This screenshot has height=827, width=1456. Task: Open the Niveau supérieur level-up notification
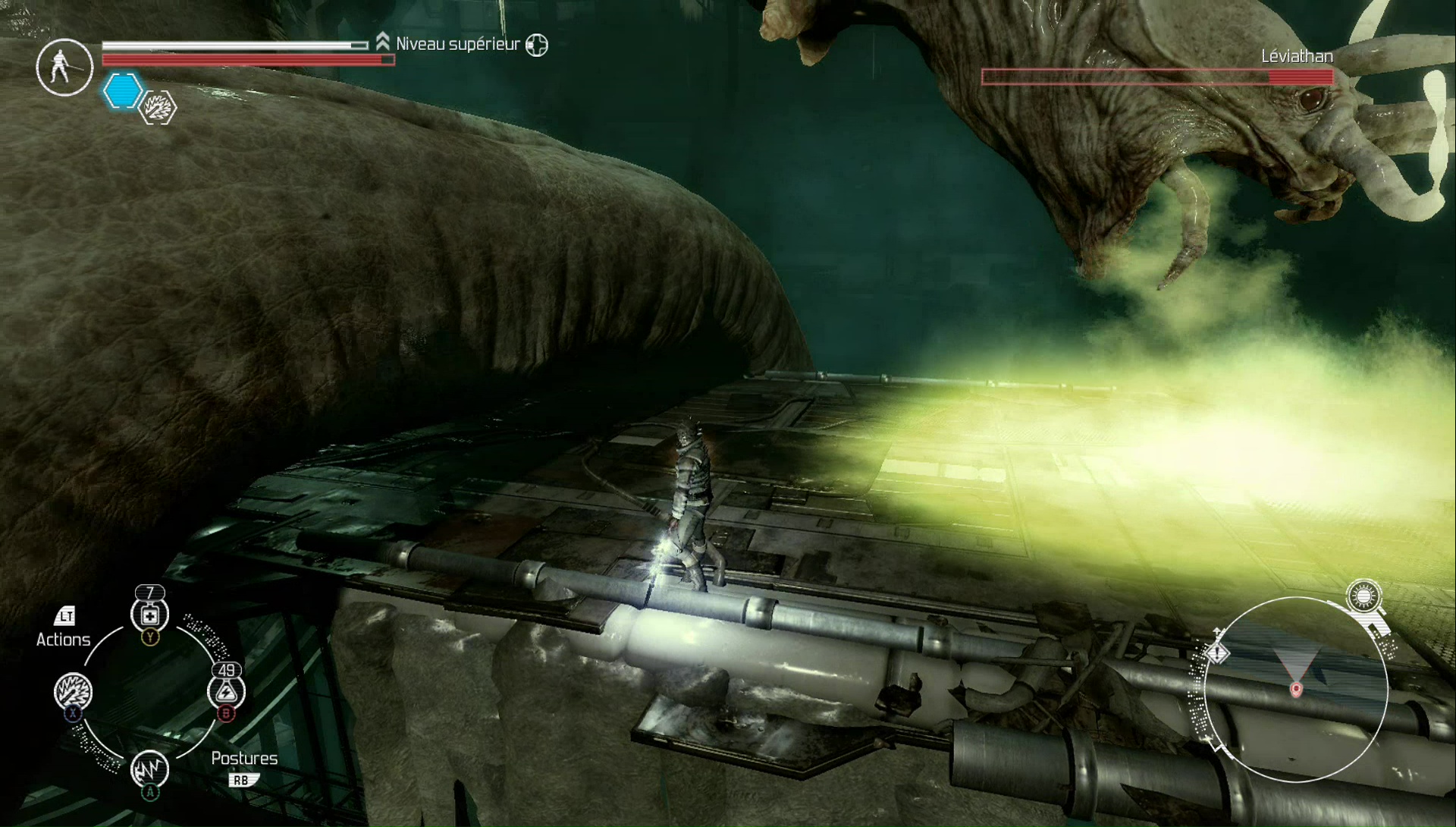coord(458,44)
